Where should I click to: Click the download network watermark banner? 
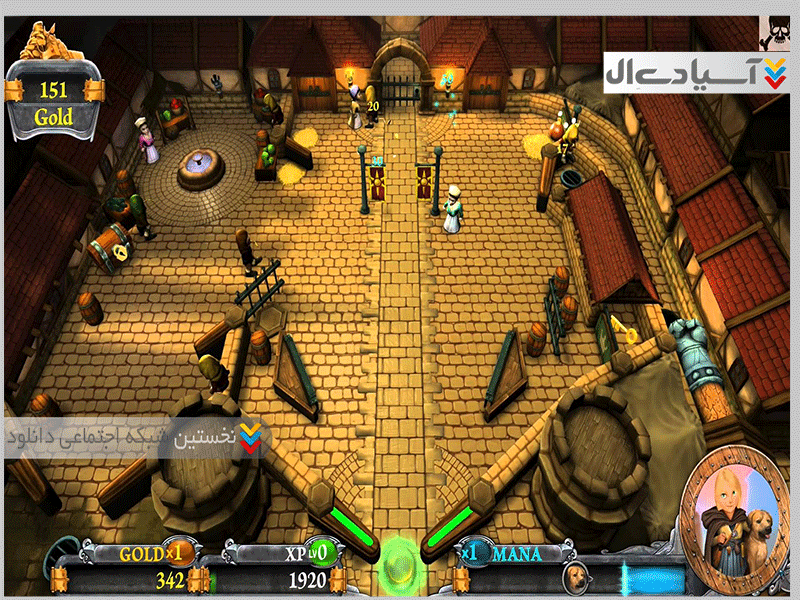coord(135,439)
